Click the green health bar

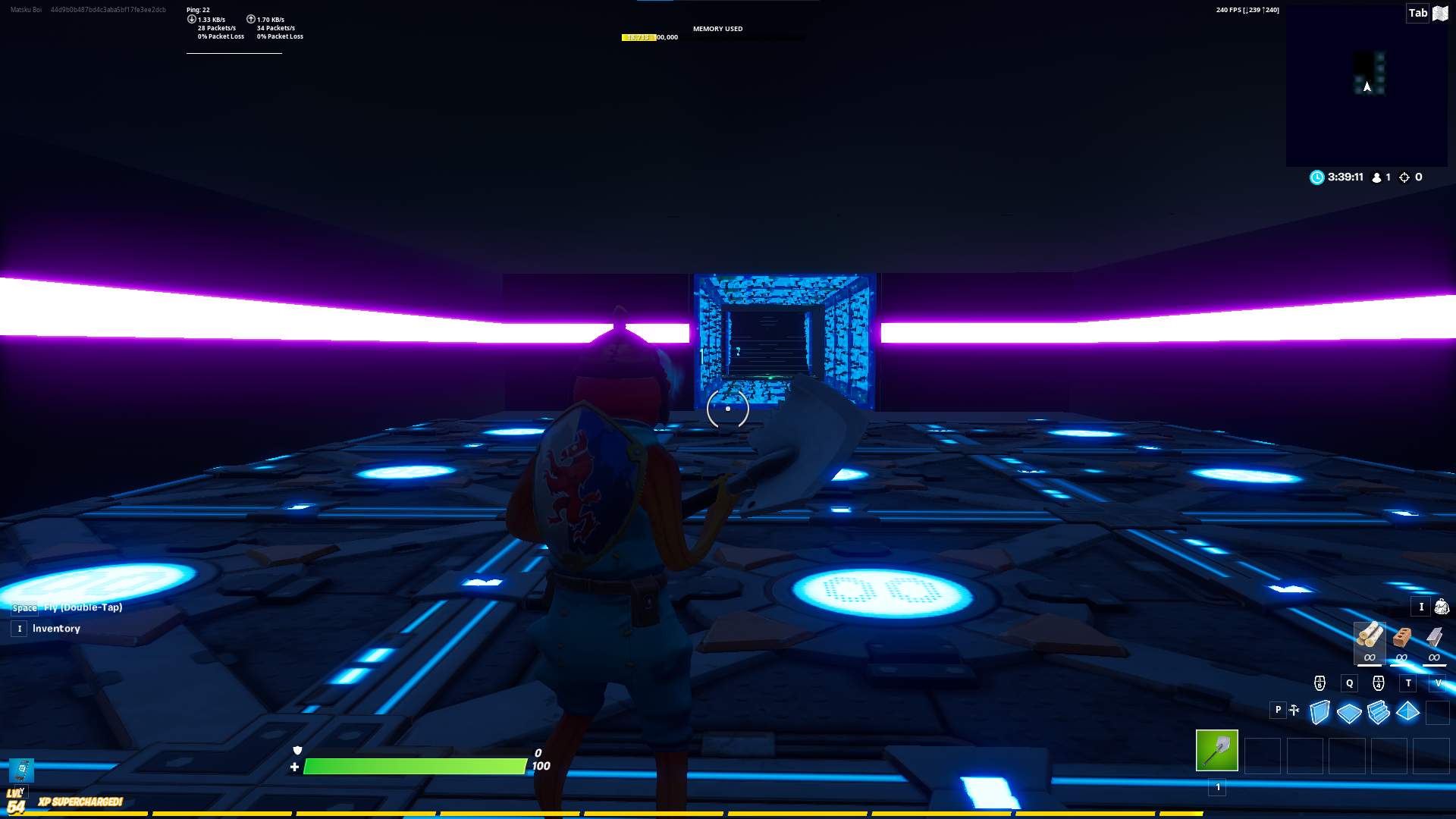tap(413, 767)
